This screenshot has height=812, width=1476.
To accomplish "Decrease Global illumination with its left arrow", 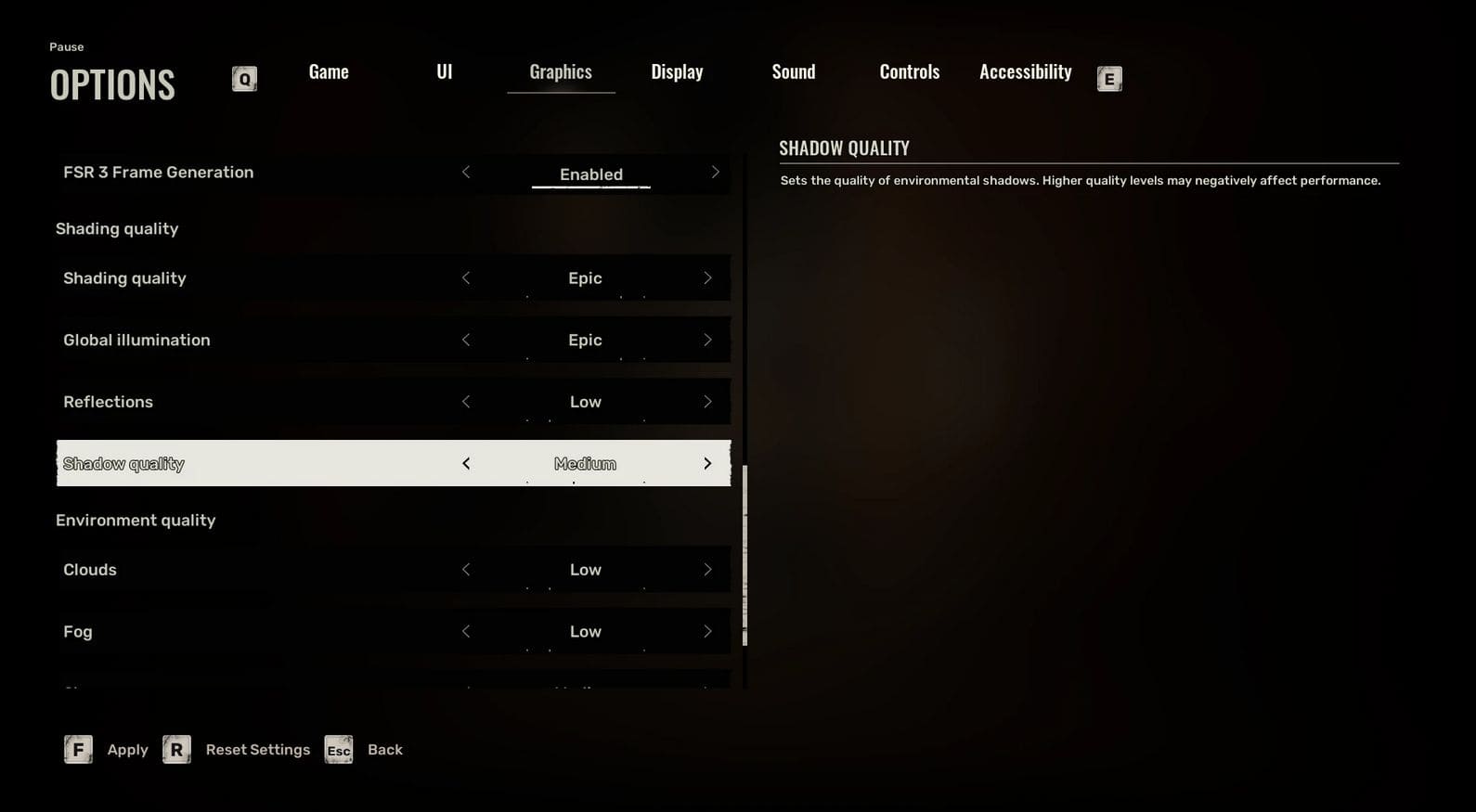I will coord(466,341).
